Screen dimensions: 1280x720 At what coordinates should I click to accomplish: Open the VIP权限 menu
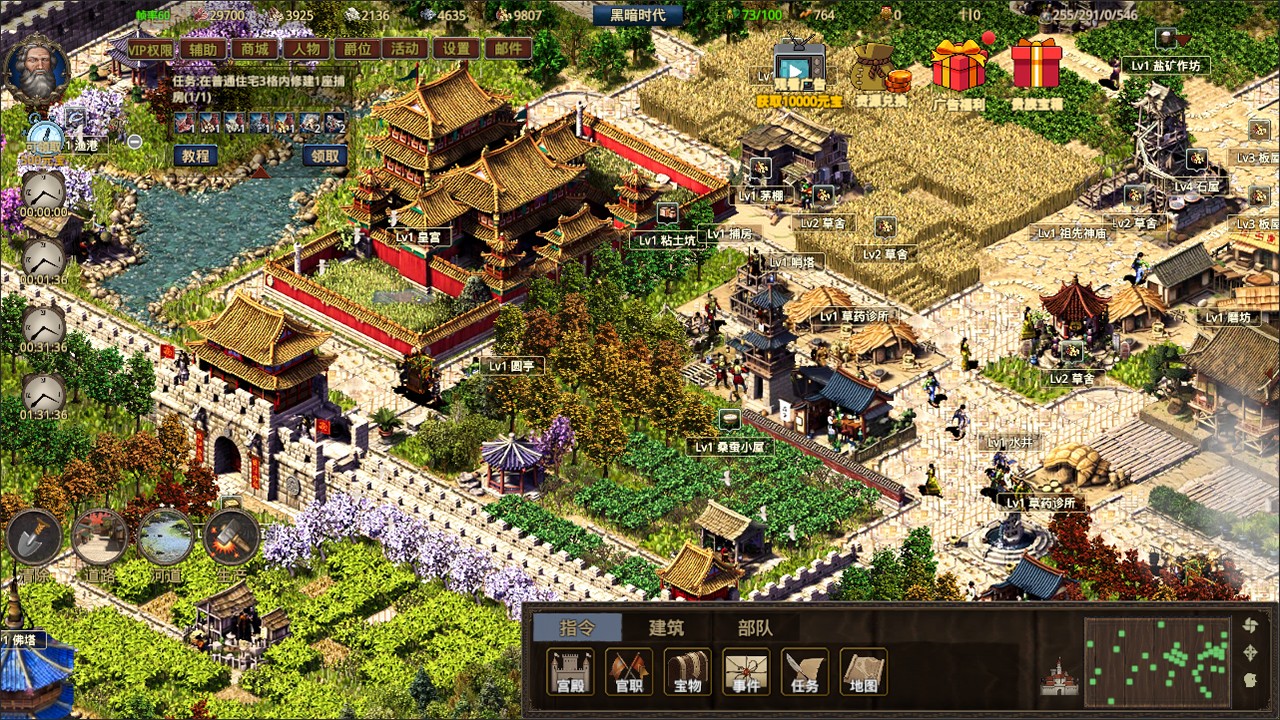tap(149, 49)
